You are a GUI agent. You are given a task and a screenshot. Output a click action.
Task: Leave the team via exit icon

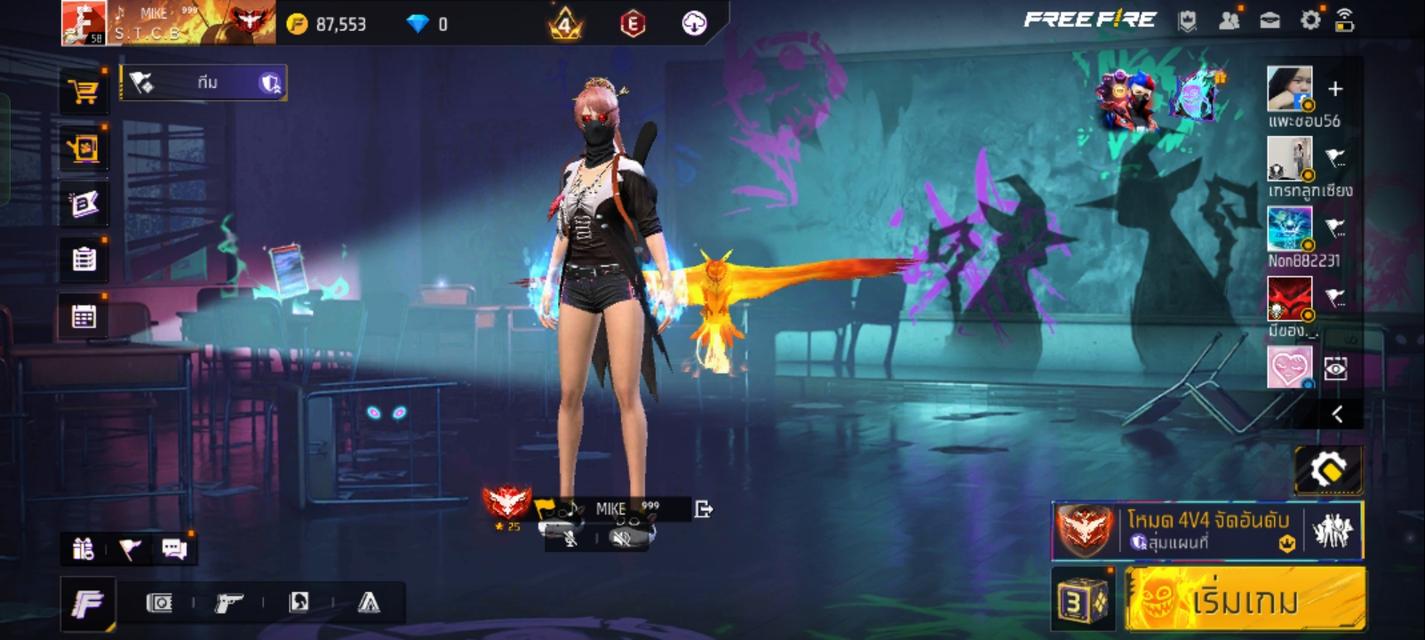703,509
